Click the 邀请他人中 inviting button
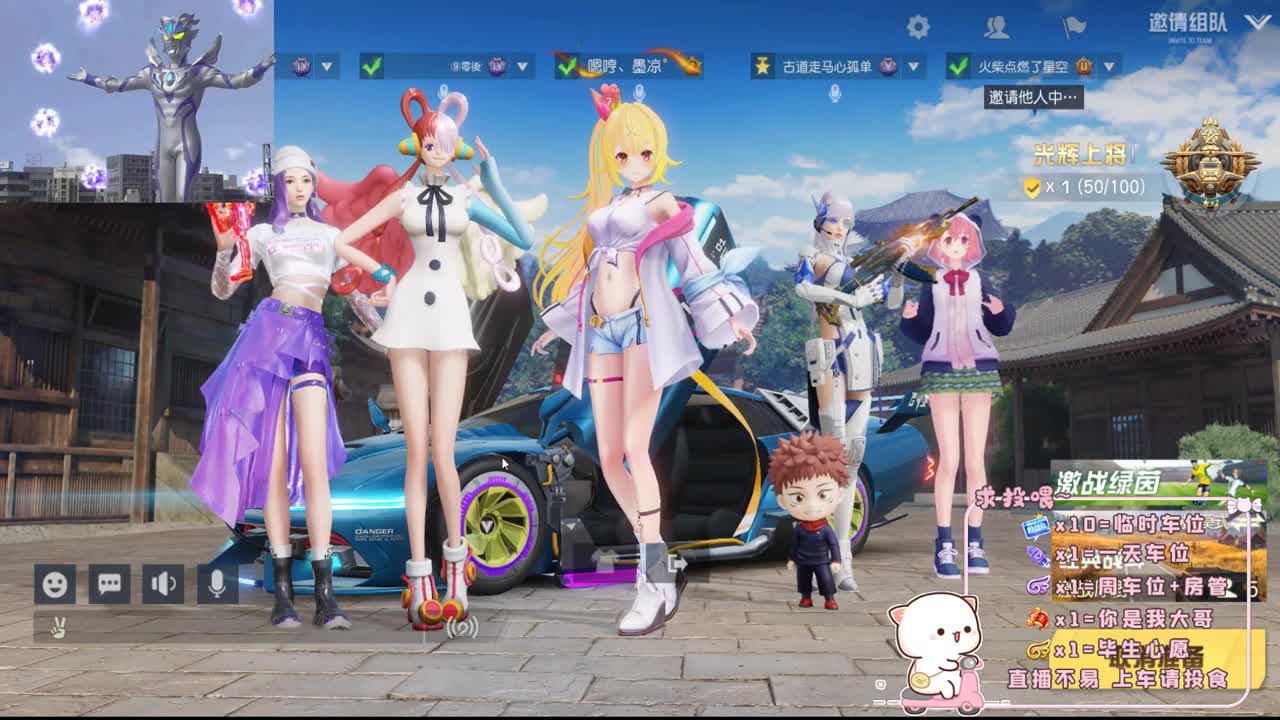This screenshot has height=720, width=1280. coord(1035,97)
